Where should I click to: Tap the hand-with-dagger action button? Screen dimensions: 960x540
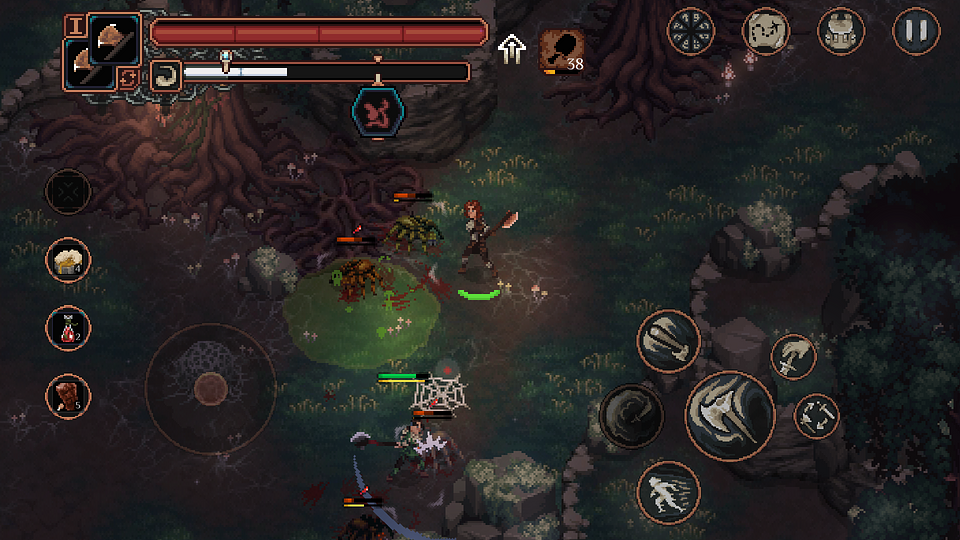tap(793, 357)
